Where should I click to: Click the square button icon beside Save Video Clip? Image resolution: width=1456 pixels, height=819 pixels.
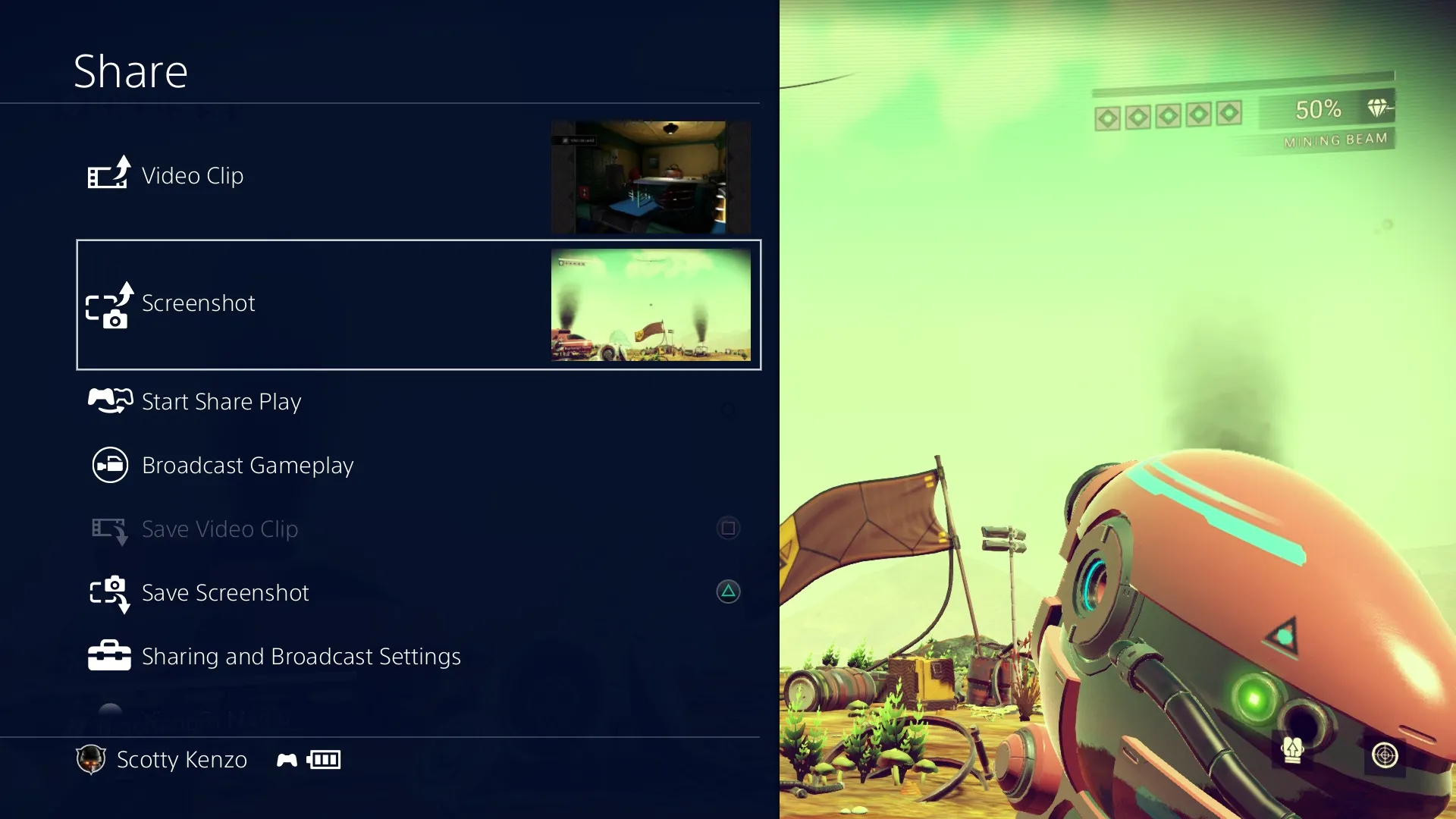pos(728,528)
